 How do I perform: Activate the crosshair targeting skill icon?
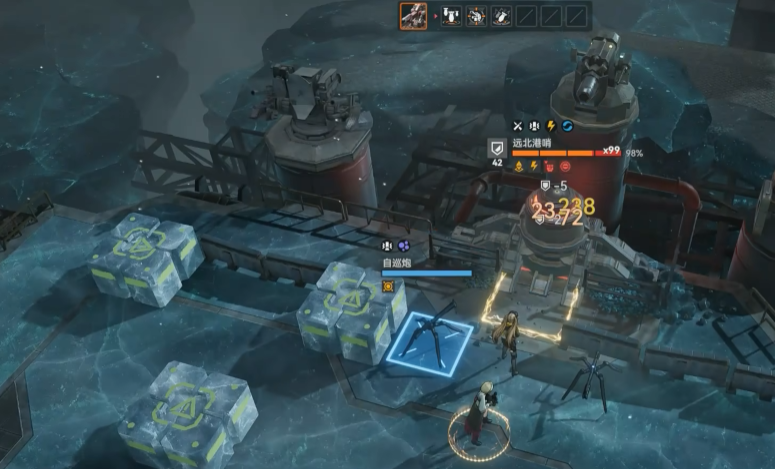click(x=476, y=16)
